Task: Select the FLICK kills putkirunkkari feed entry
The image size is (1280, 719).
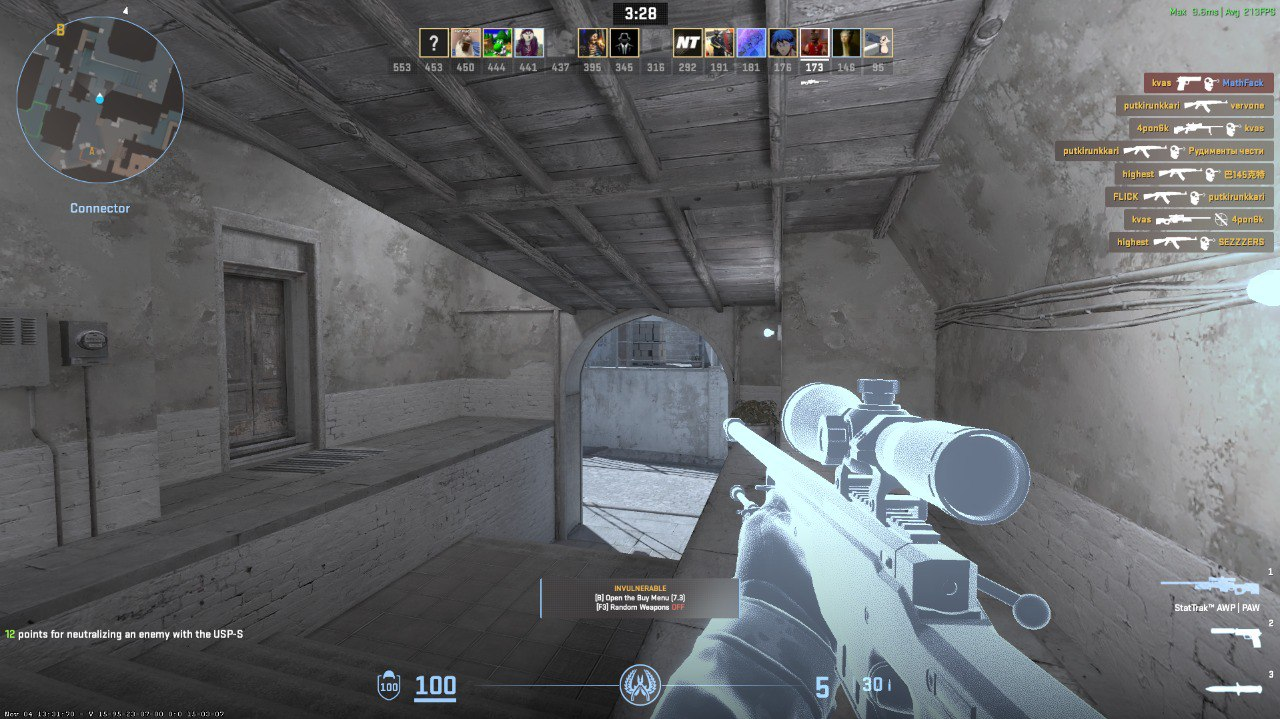Action: 1189,197
